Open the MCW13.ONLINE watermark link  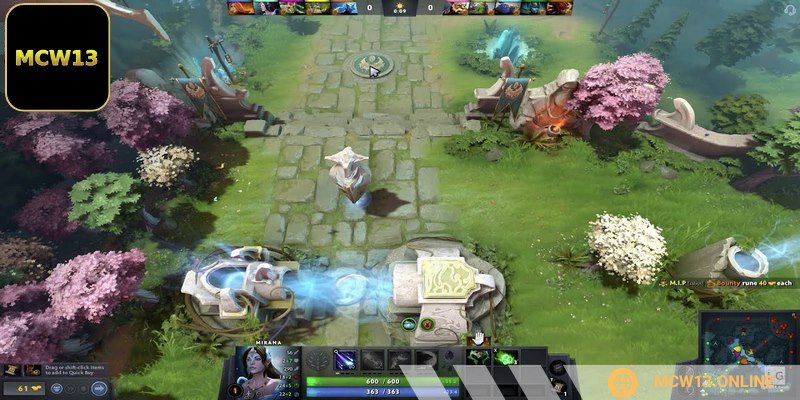click(x=700, y=381)
